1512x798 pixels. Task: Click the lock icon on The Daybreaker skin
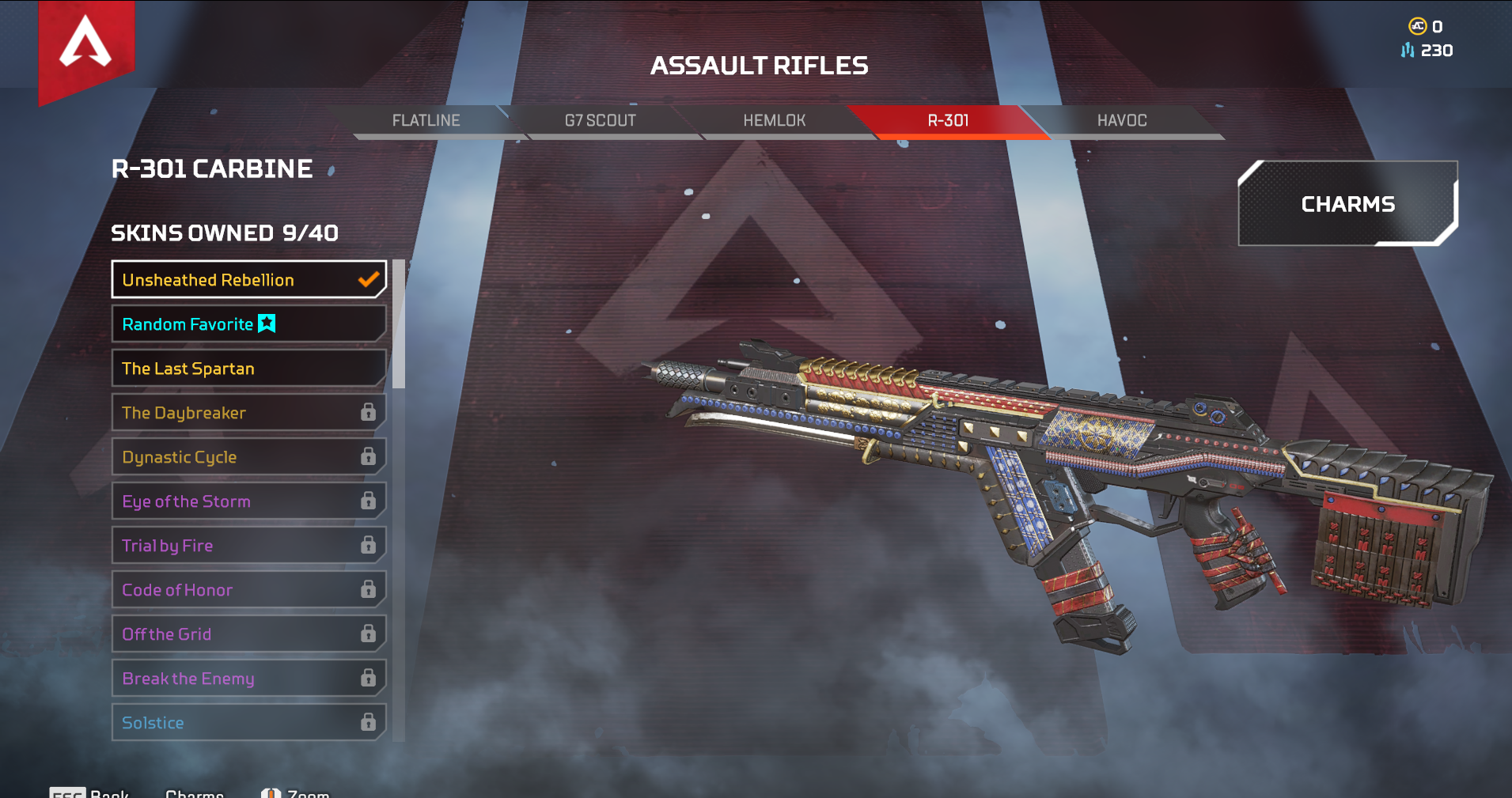pyautogui.click(x=369, y=412)
